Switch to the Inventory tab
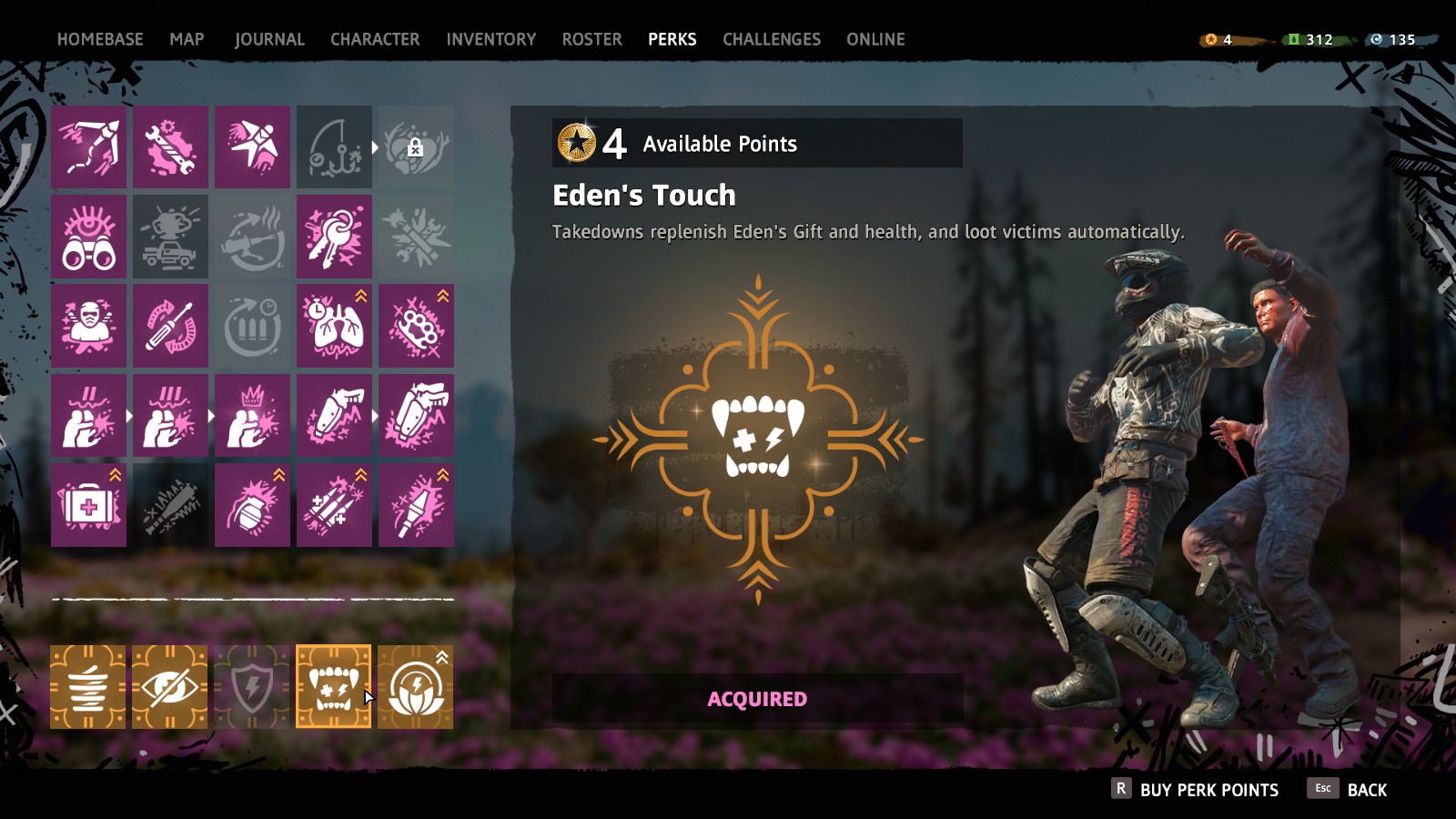This screenshot has height=819, width=1456. (x=490, y=39)
